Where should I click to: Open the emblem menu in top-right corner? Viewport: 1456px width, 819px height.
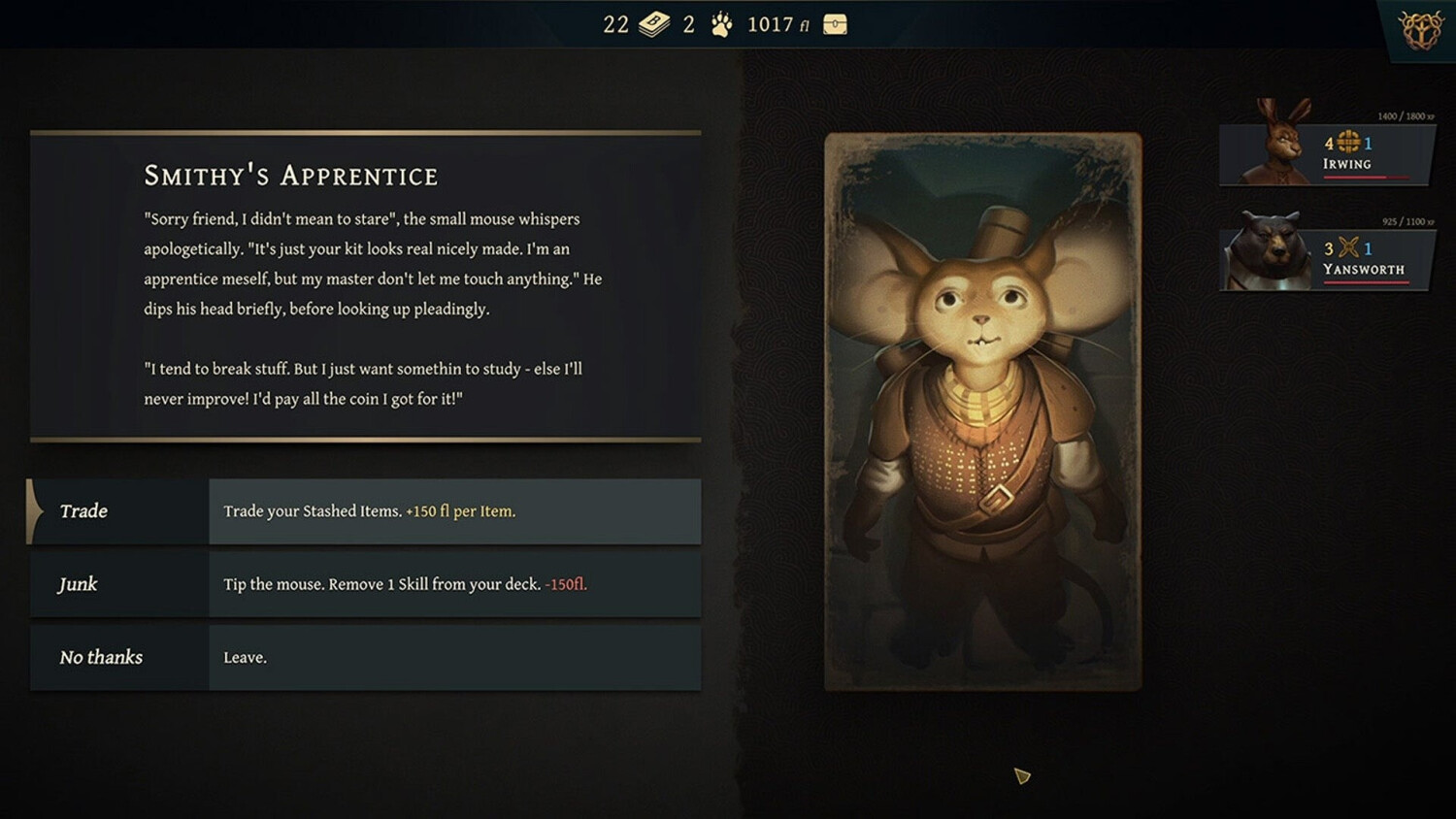(1421, 30)
